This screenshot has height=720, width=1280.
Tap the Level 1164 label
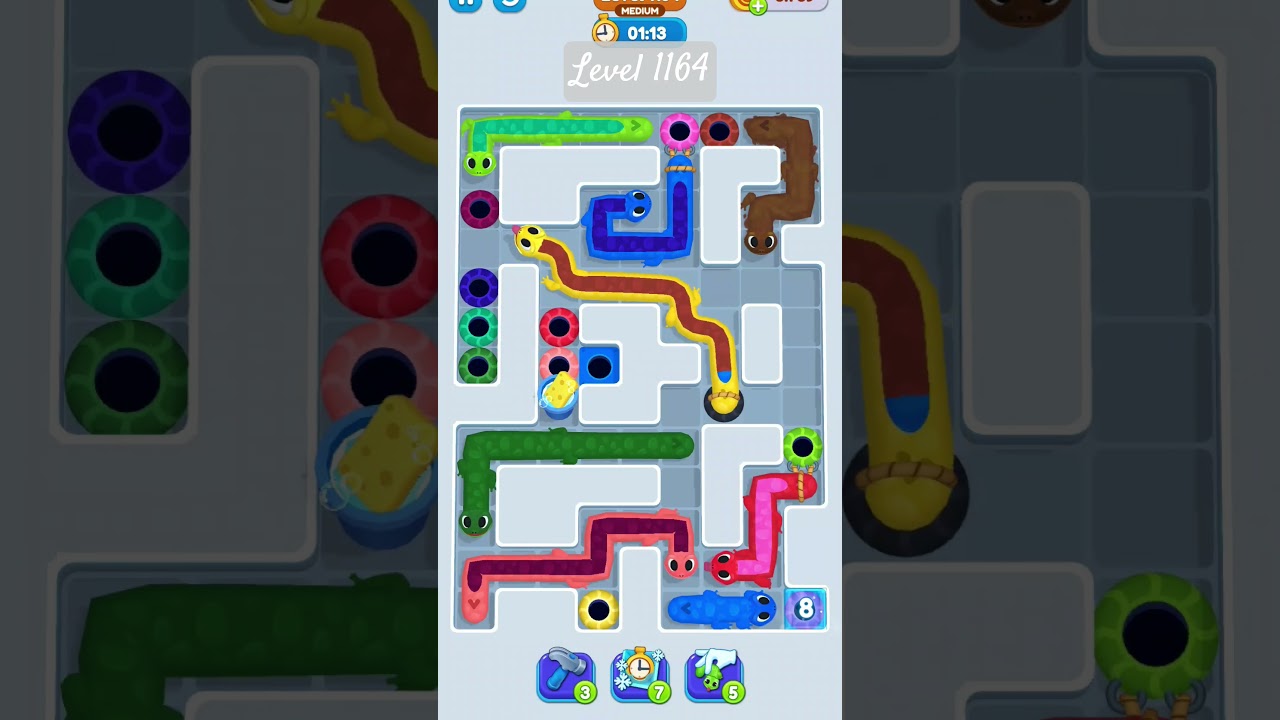(638, 71)
